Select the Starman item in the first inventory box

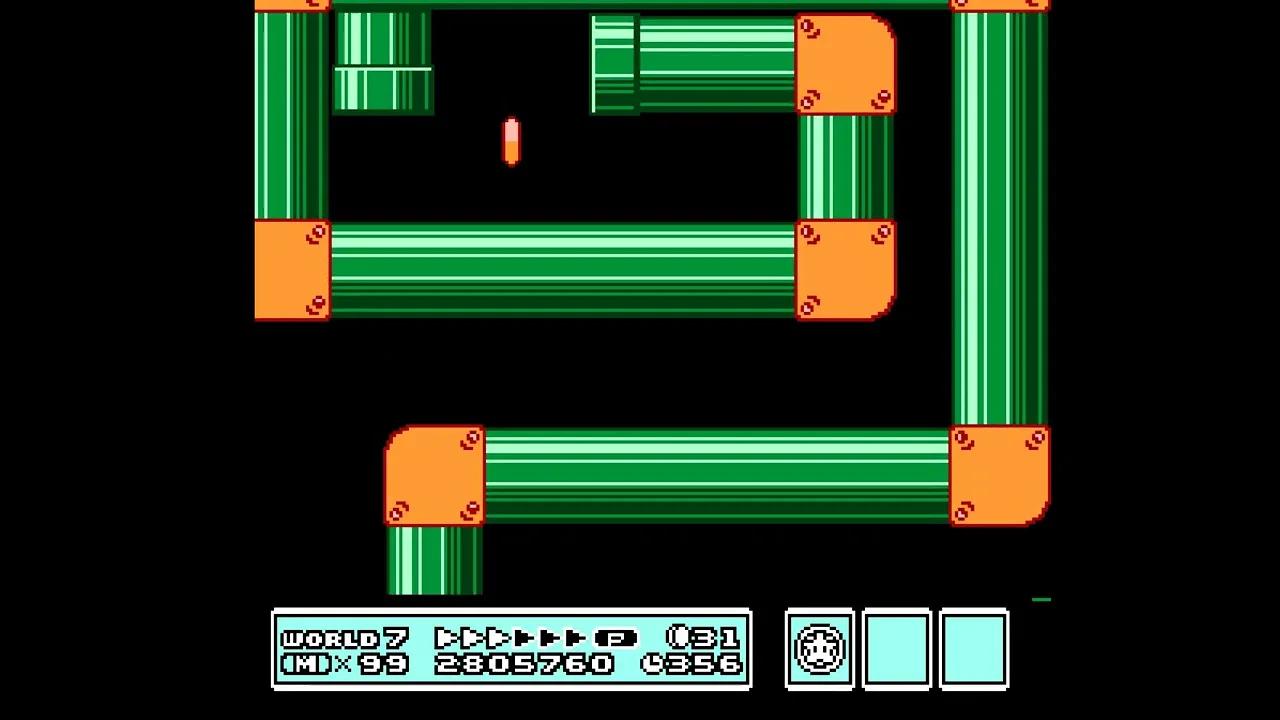[819, 650]
